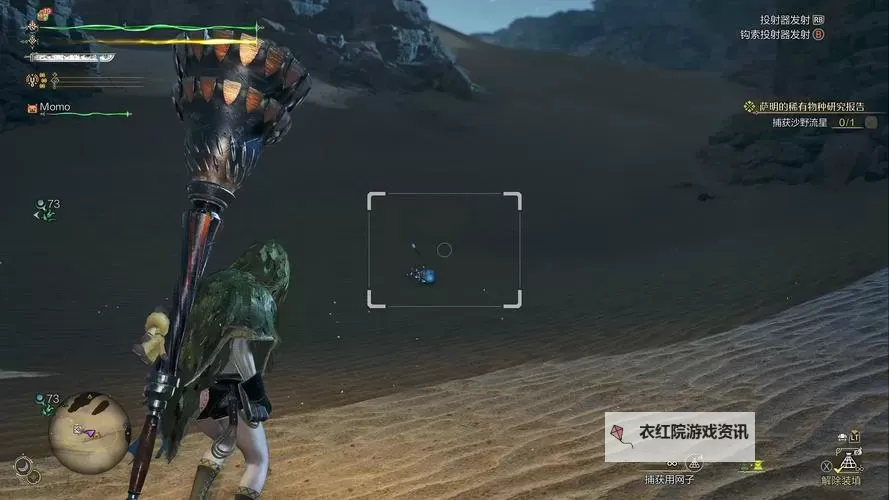889x500 pixels.
Task: Click the kite-logo watermark banner
Action: click(679, 436)
